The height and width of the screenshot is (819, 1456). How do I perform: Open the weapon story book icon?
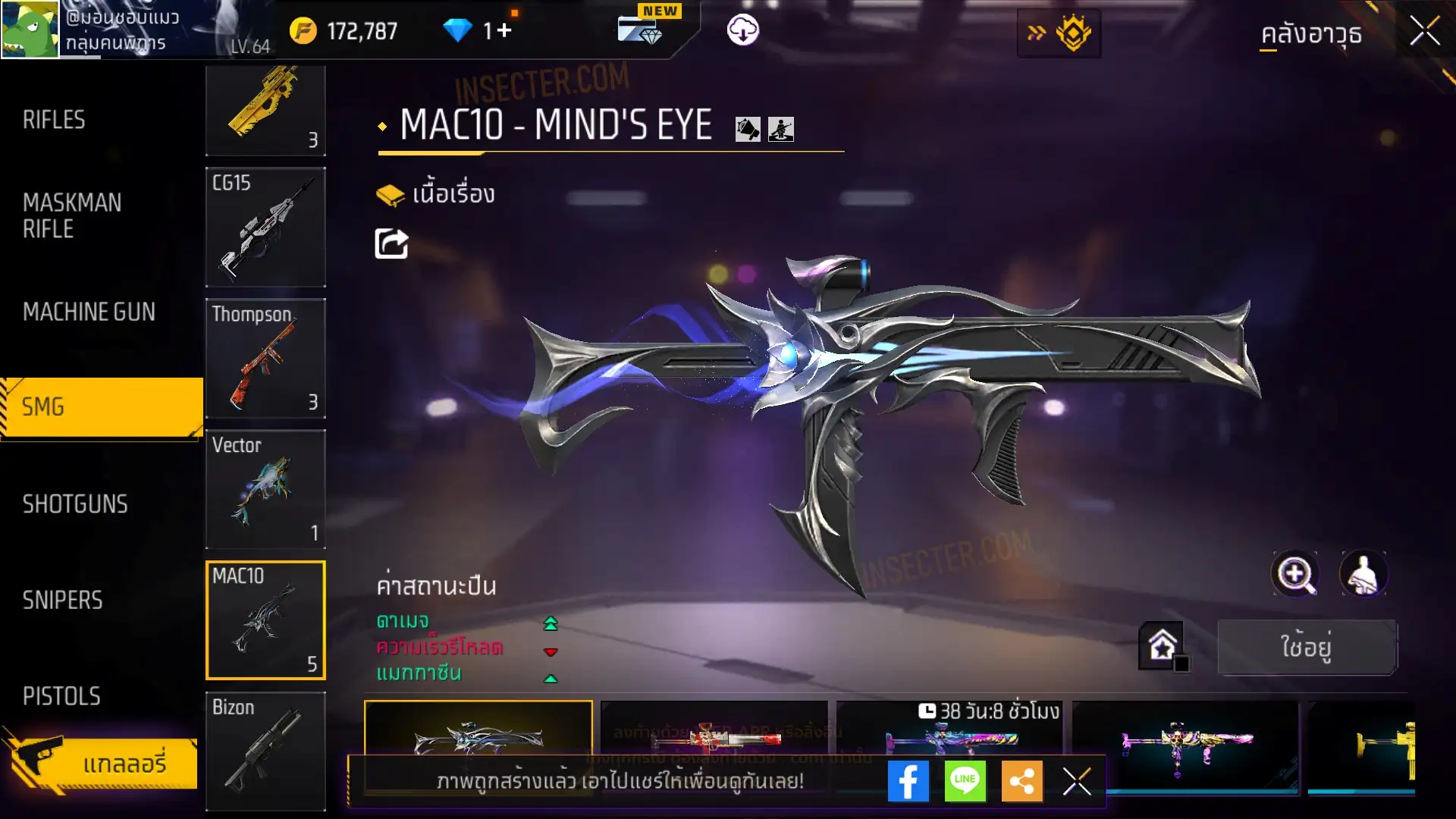391,195
